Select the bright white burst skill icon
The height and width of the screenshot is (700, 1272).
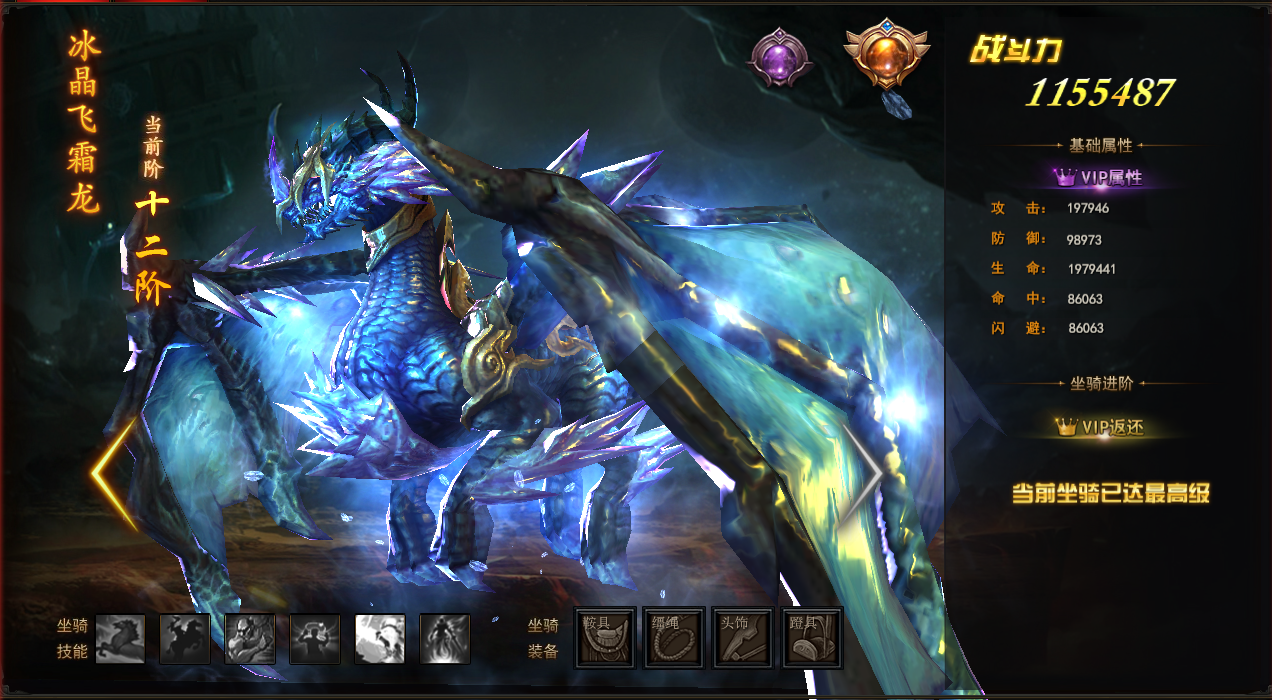pos(380,639)
